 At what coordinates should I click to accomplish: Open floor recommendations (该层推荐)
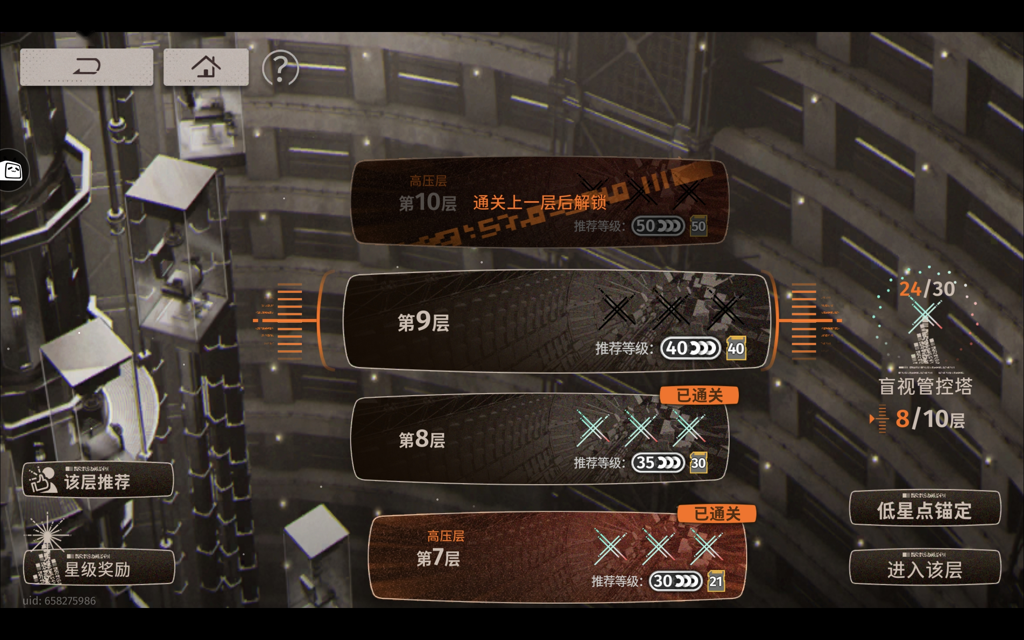98,480
